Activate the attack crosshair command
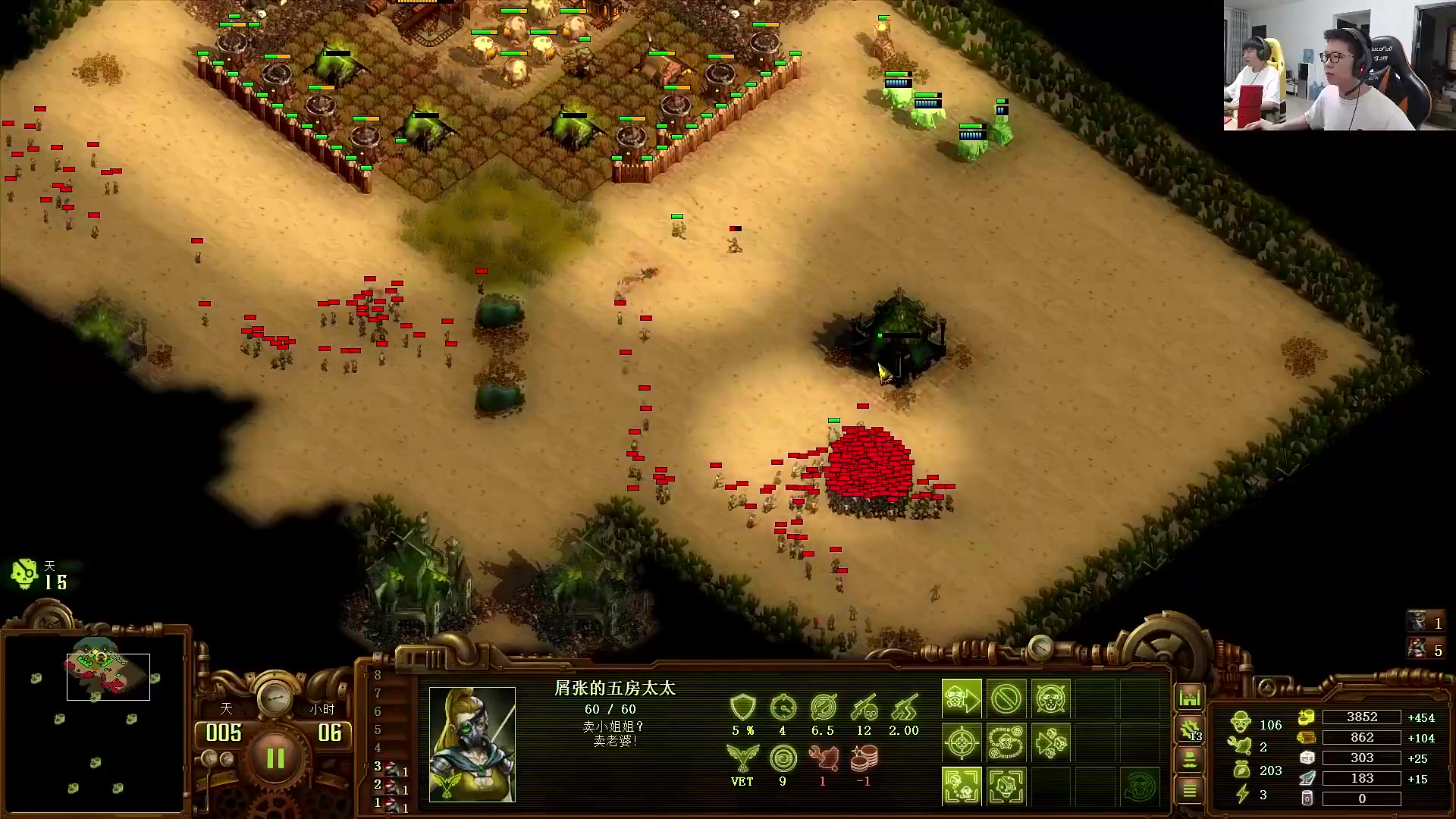This screenshot has width=1456, height=819. (x=961, y=742)
